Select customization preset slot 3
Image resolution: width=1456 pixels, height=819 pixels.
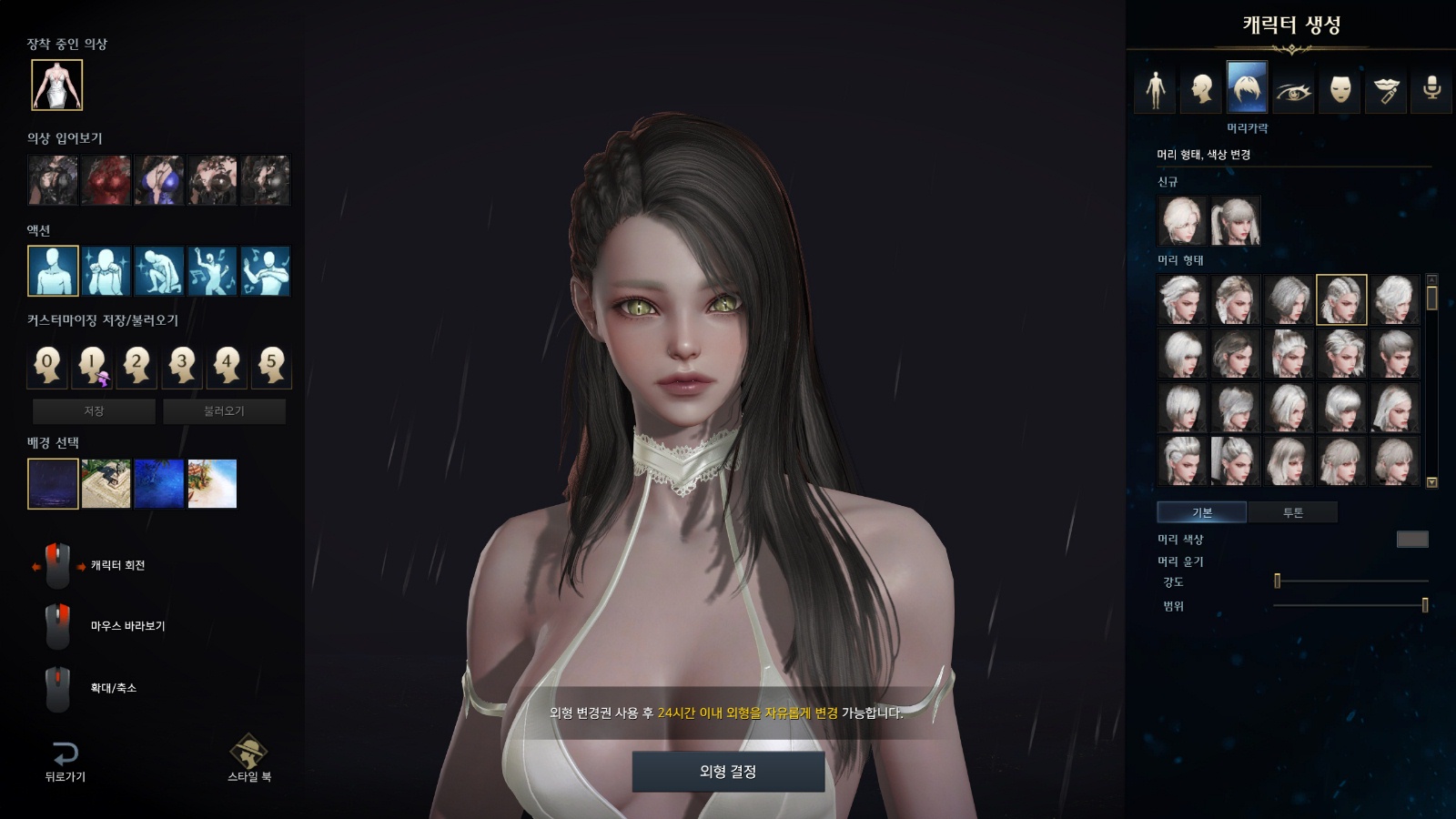point(181,365)
